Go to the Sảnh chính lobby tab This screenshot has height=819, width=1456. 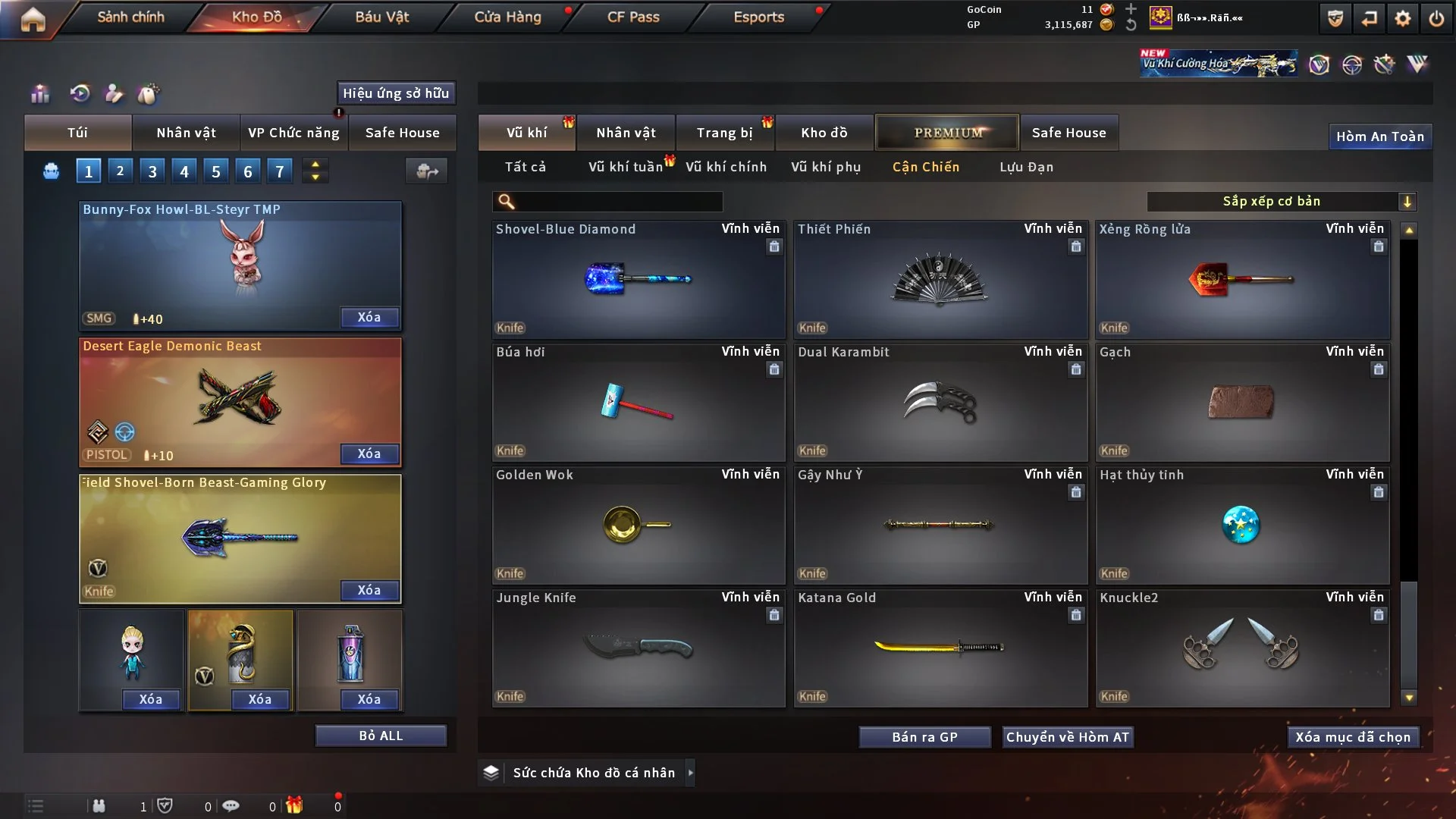click(130, 17)
